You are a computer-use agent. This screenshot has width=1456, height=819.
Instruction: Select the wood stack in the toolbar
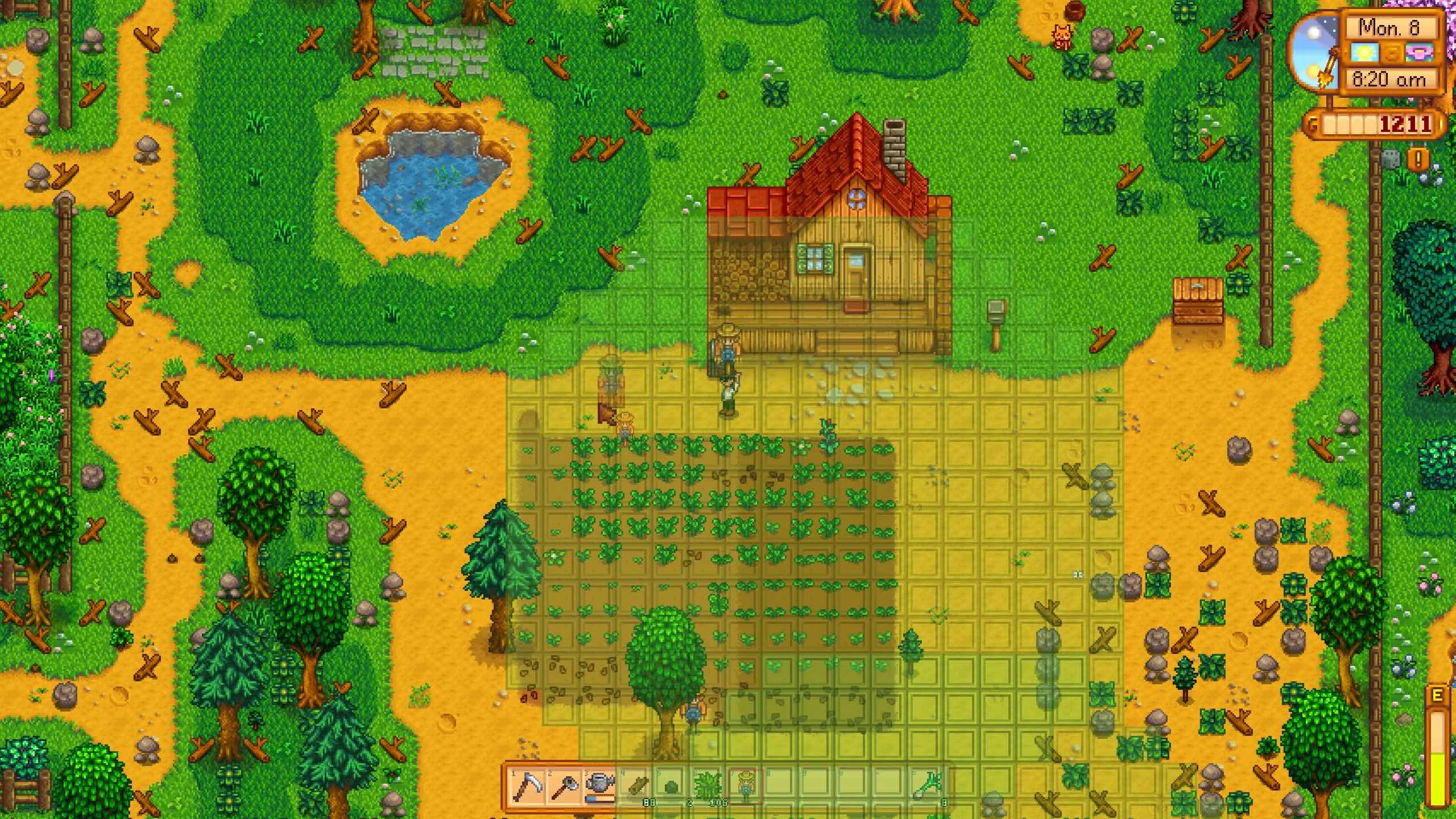point(638,786)
